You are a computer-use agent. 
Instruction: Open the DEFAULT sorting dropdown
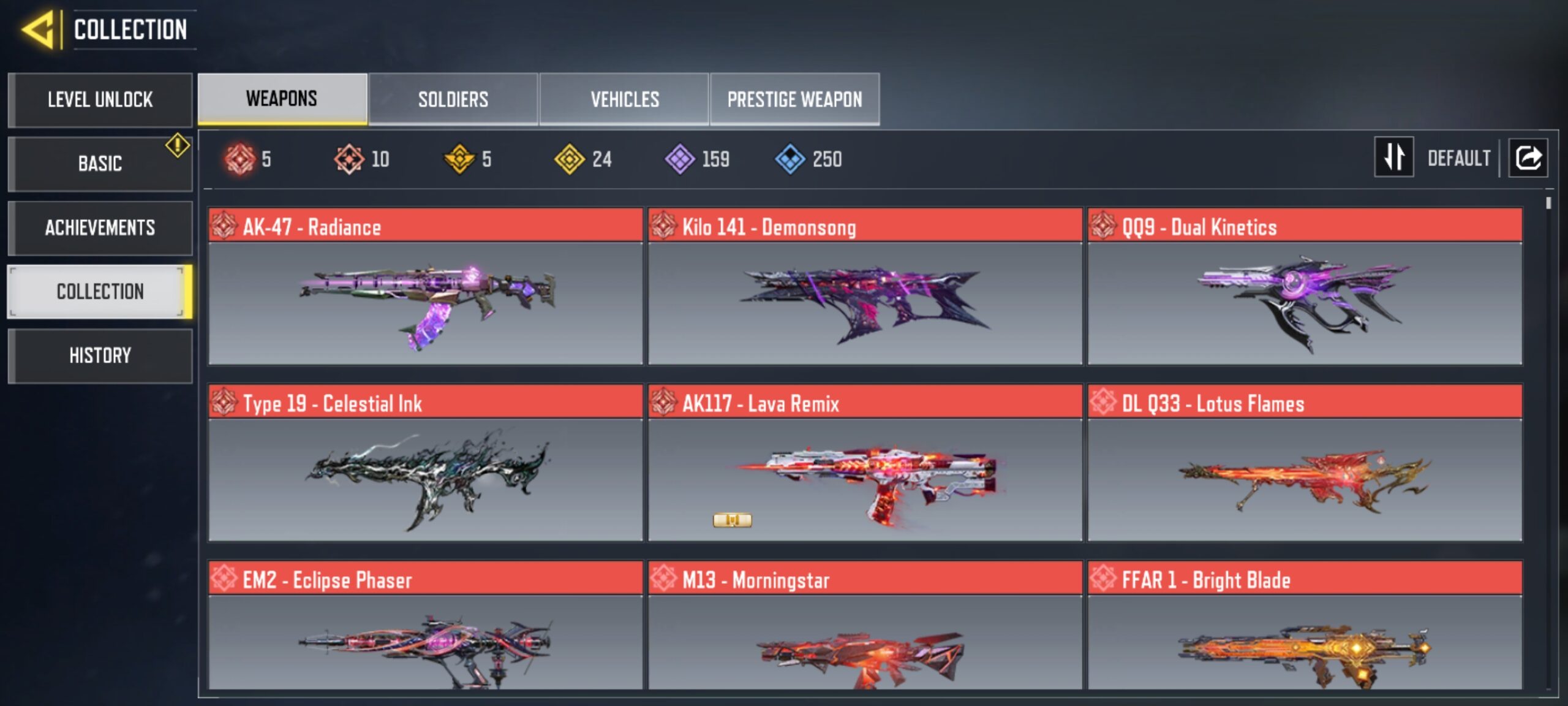1461,158
